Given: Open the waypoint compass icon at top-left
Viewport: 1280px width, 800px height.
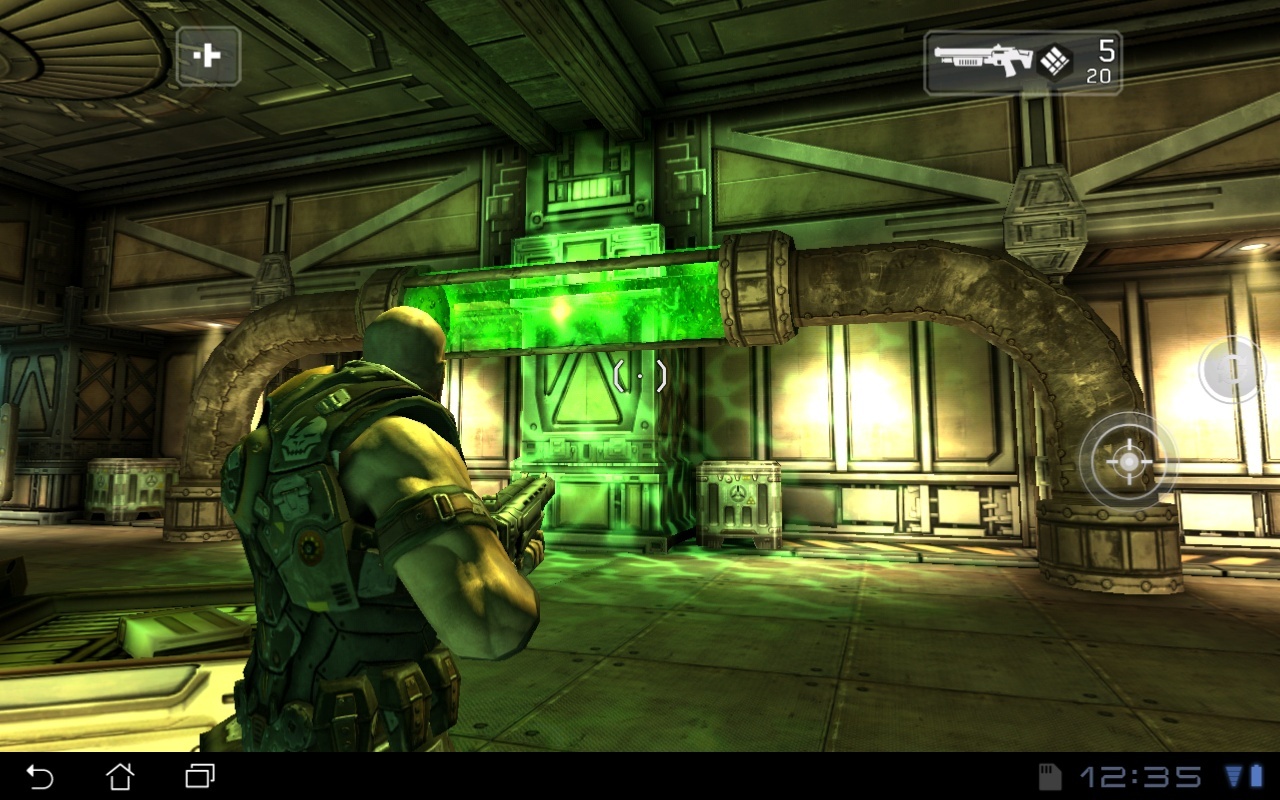Looking at the screenshot, I should pos(207,58).
